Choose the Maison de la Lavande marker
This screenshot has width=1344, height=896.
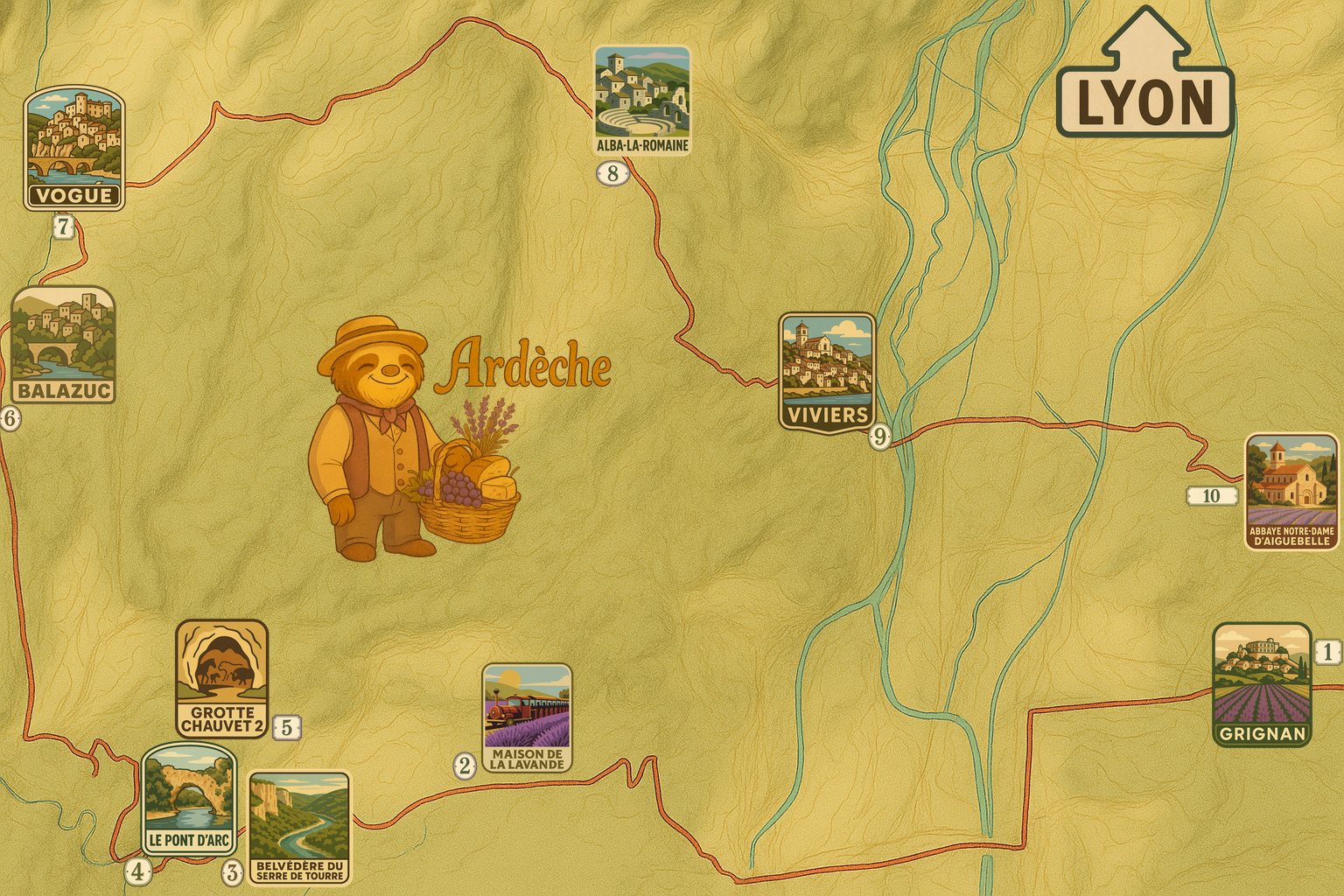click(527, 717)
